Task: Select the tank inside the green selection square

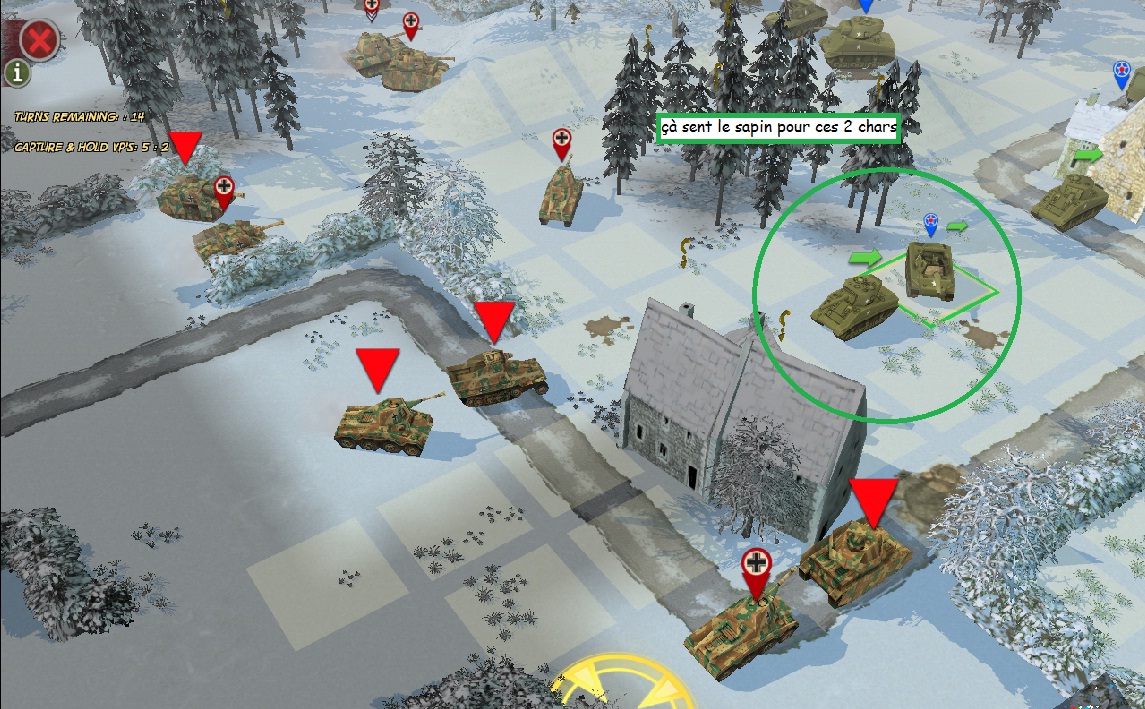Action: (x=930, y=271)
